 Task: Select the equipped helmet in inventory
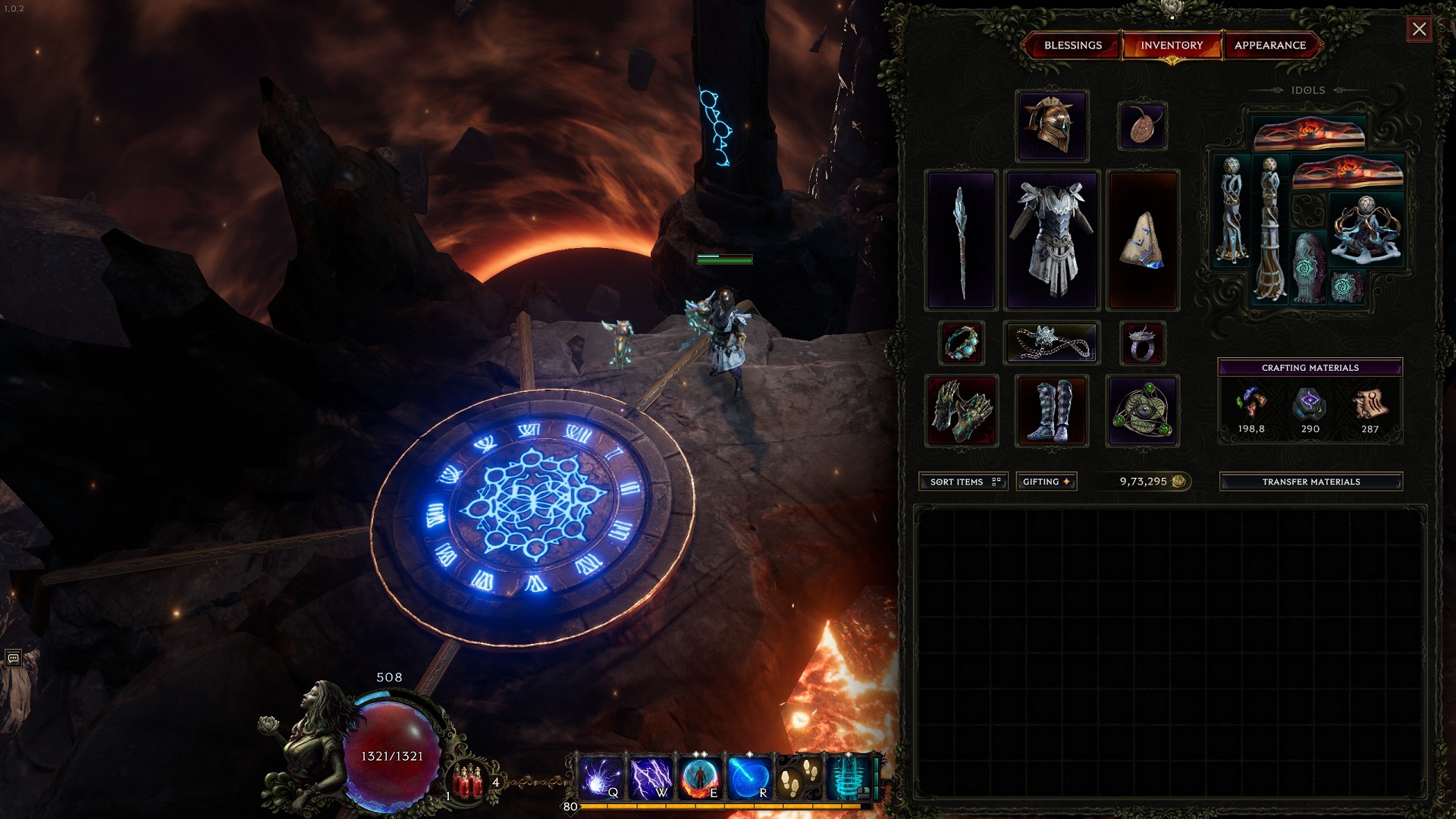[x=1053, y=125]
